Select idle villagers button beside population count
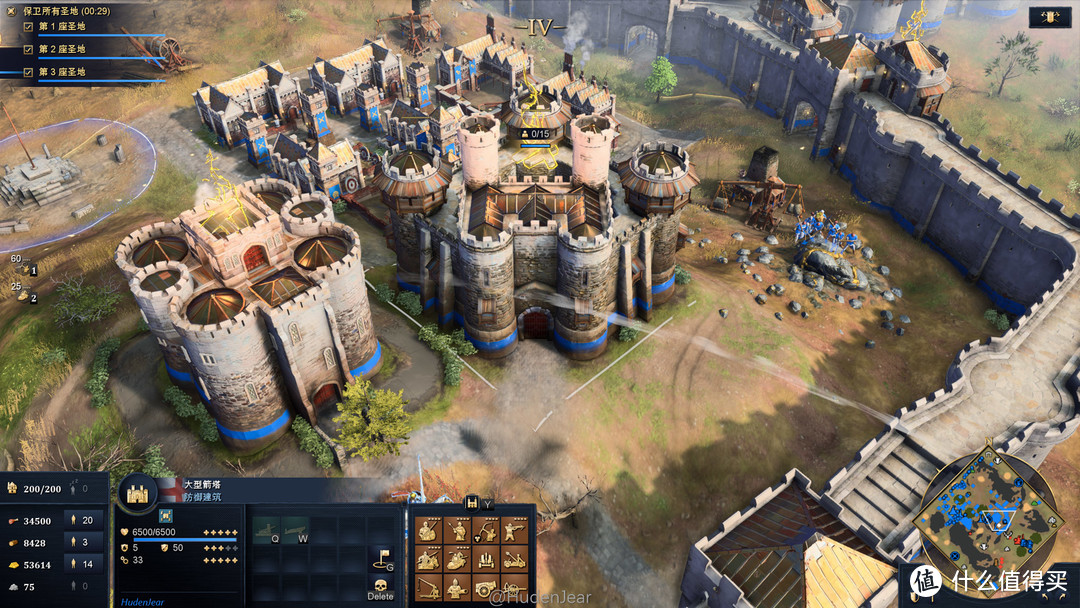 pos(81,489)
